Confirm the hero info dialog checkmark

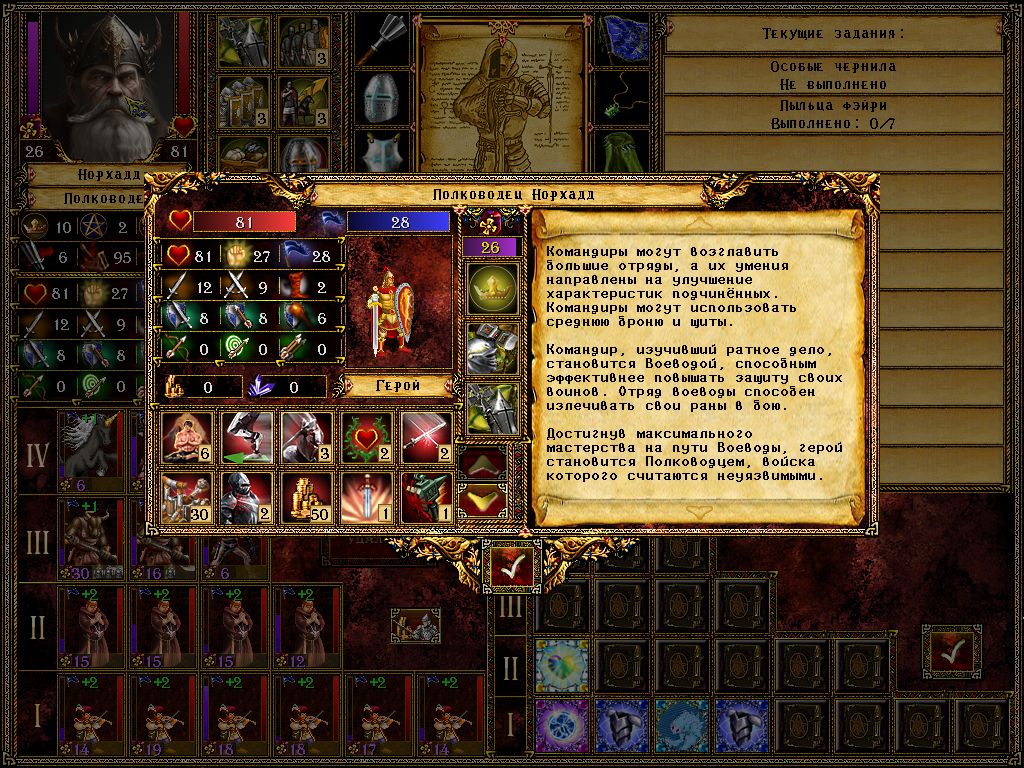(x=511, y=567)
